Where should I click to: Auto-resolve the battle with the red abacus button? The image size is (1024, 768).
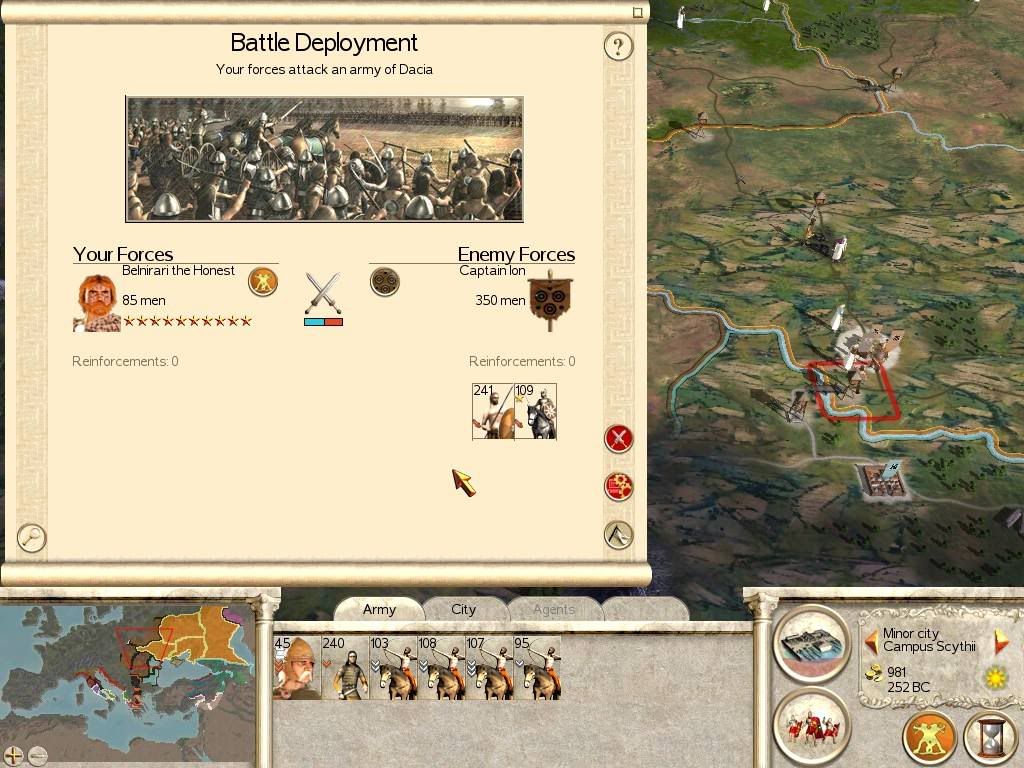619,487
